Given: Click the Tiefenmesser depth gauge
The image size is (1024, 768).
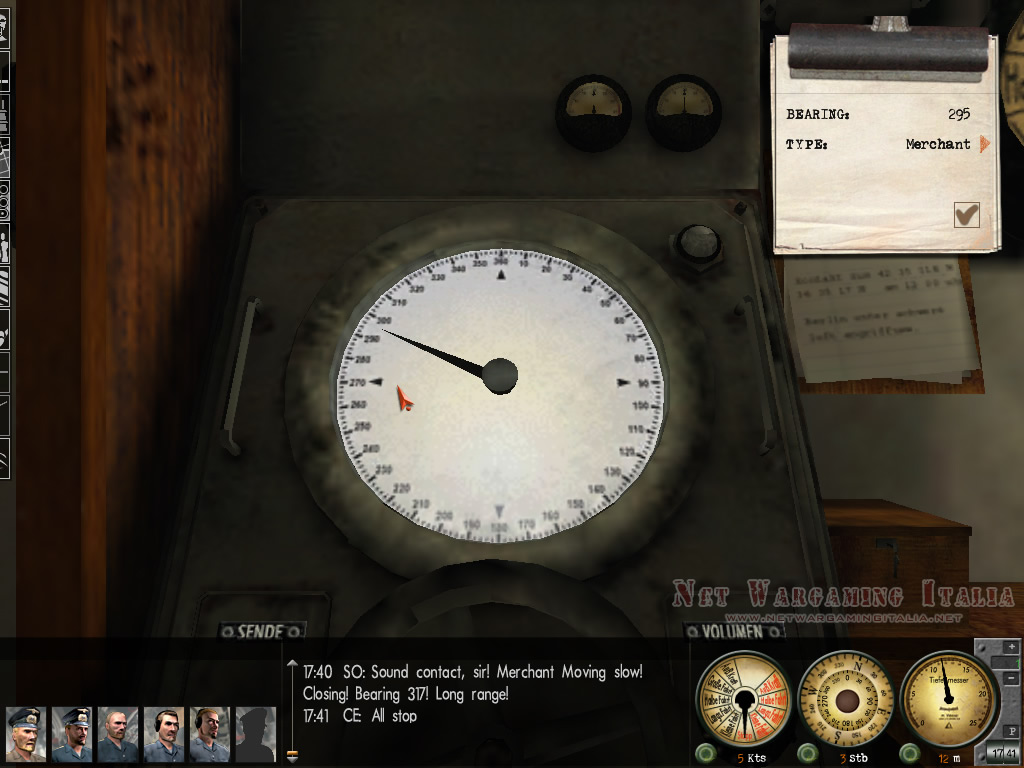Looking at the screenshot, I should point(949,697).
